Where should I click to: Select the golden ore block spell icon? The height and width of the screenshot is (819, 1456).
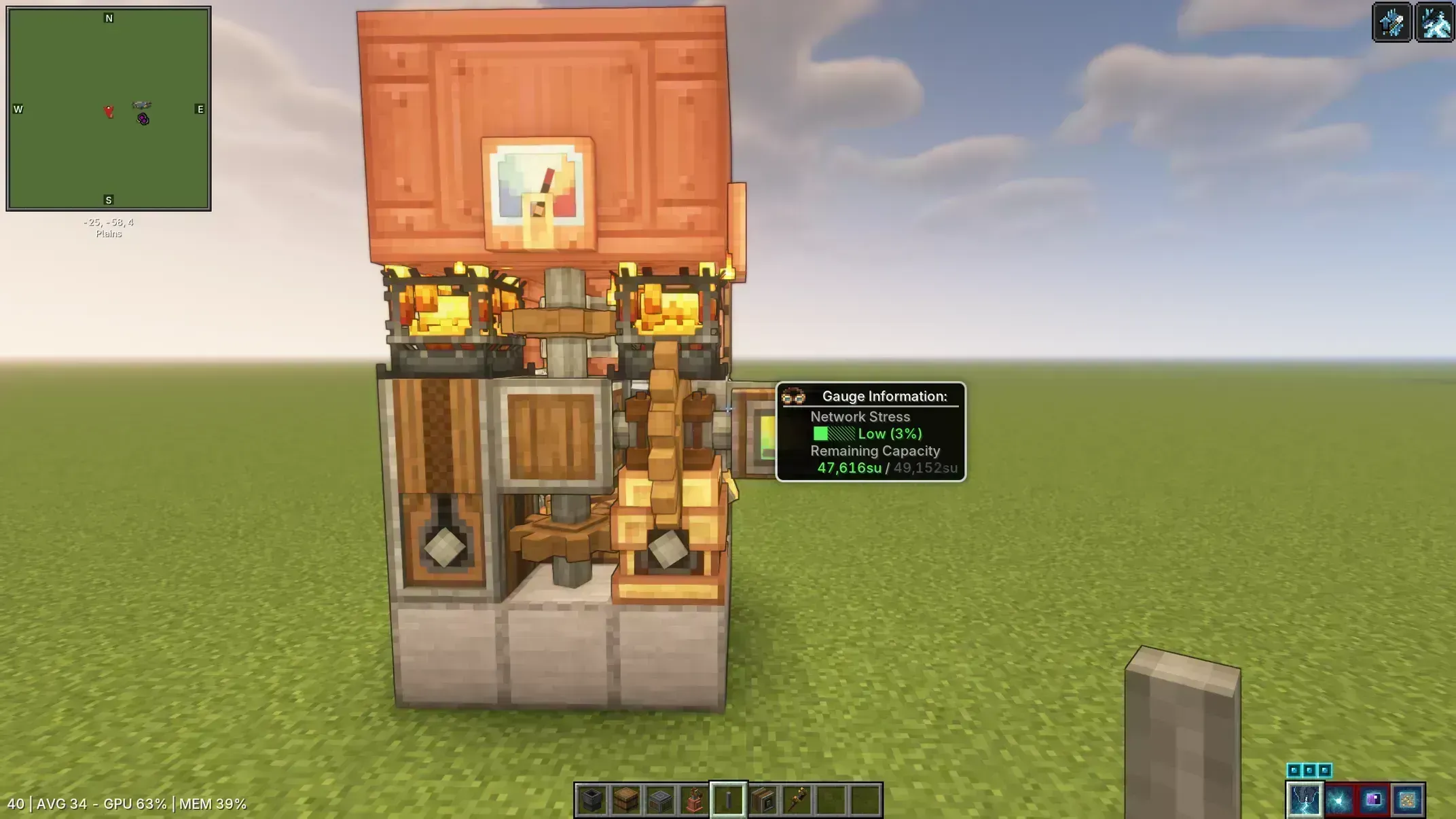1407,800
